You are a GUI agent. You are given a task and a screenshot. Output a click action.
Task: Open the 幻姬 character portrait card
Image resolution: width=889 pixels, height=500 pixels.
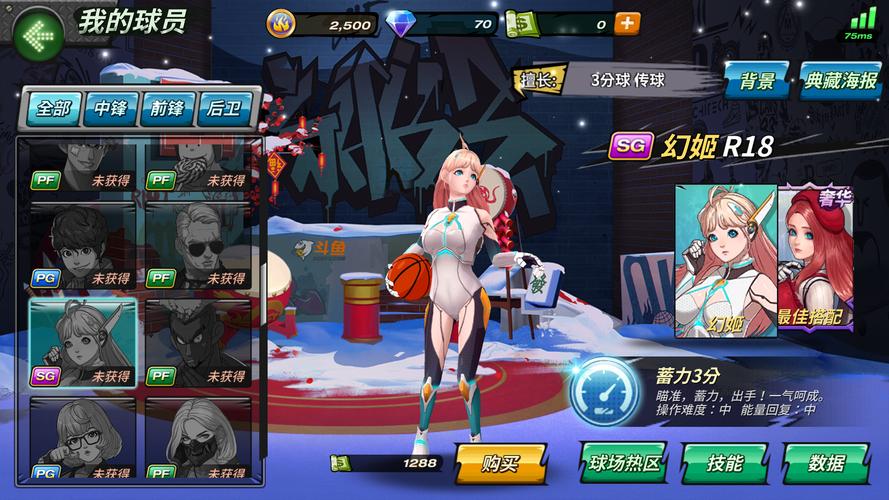tap(725, 260)
